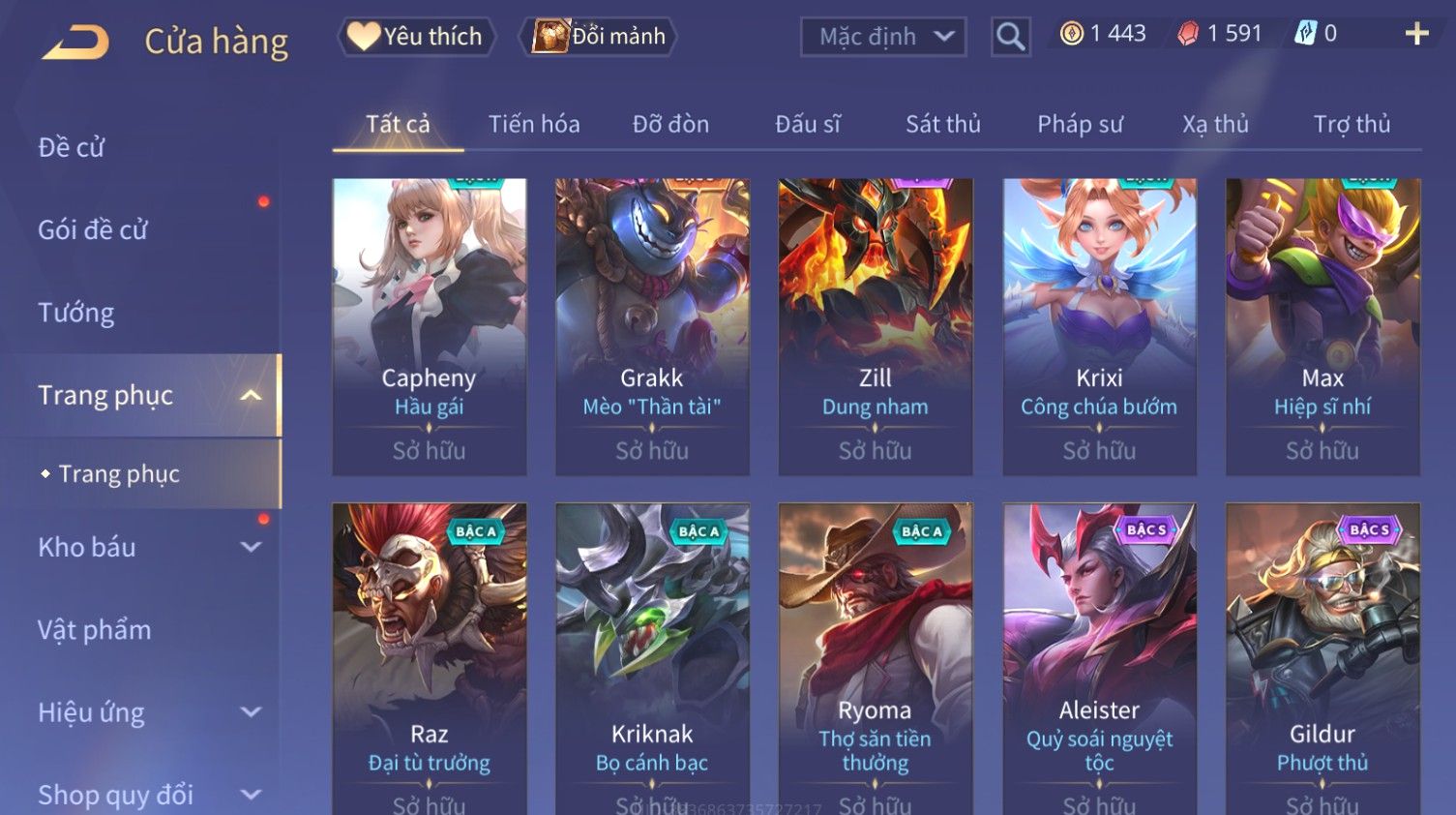Switch to the Tiến hóa tab
The width and height of the screenshot is (1456, 815).
point(533,125)
